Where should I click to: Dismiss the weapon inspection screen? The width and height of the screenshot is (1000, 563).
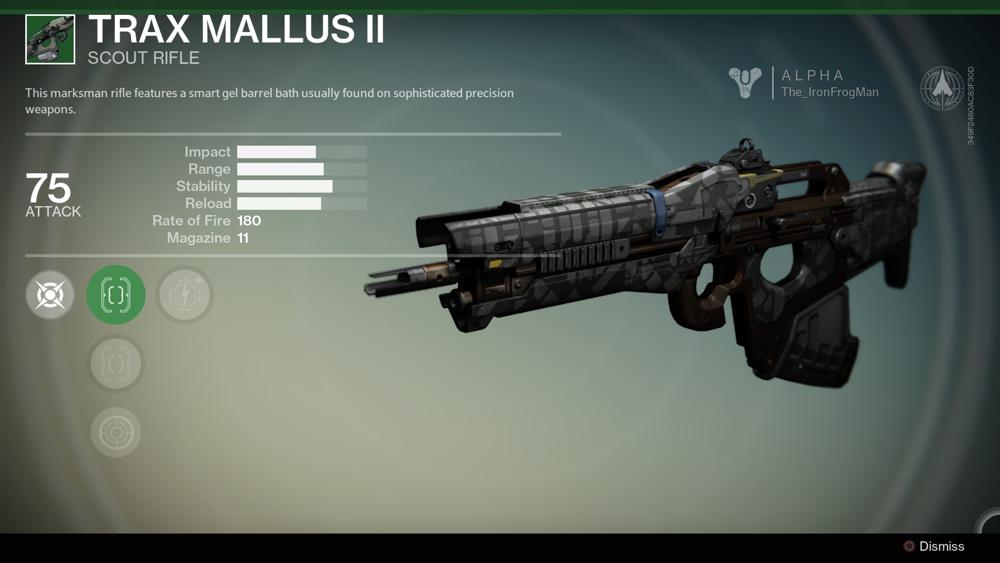point(934,546)
